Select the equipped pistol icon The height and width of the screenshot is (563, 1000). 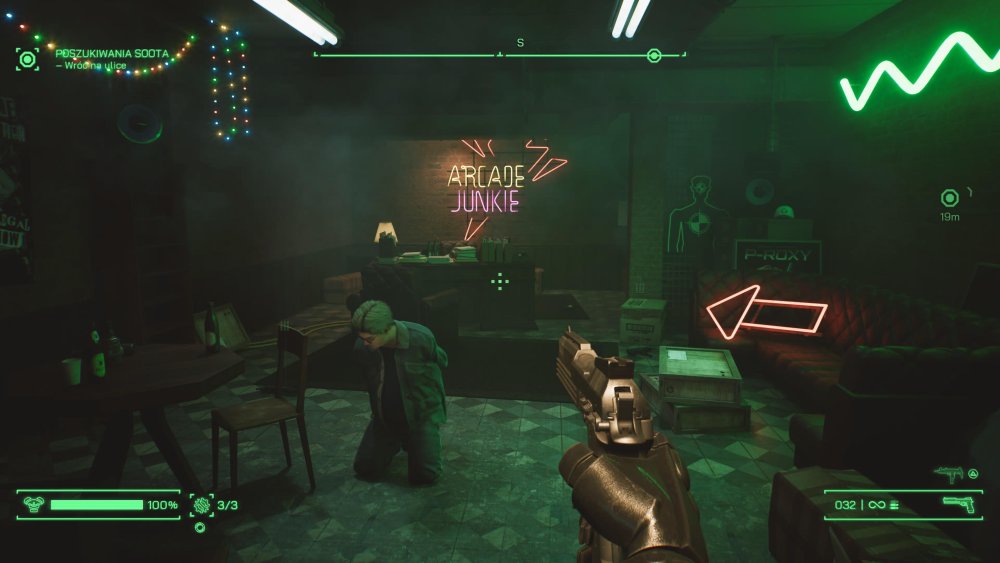coord(957,505)
